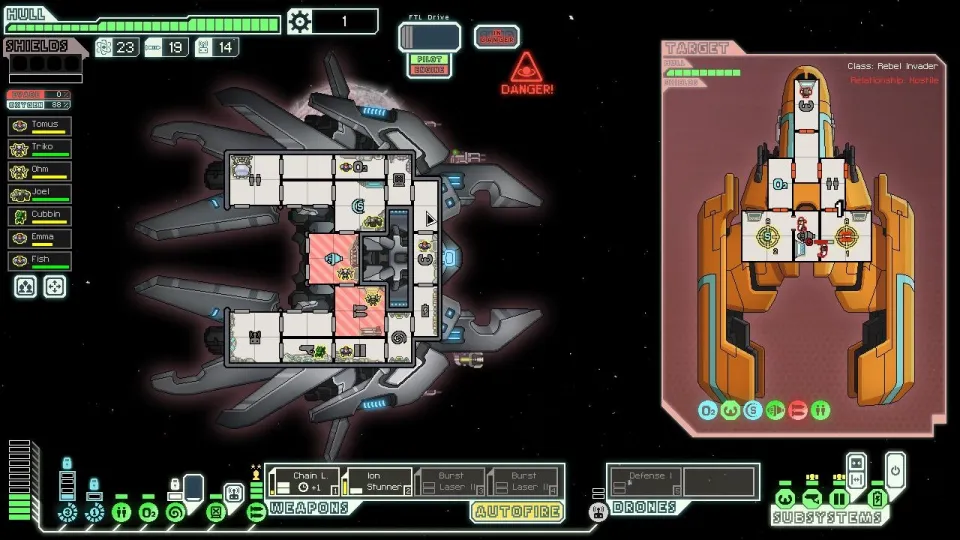Select crew member Joel
960x540 pixels.
40,194
